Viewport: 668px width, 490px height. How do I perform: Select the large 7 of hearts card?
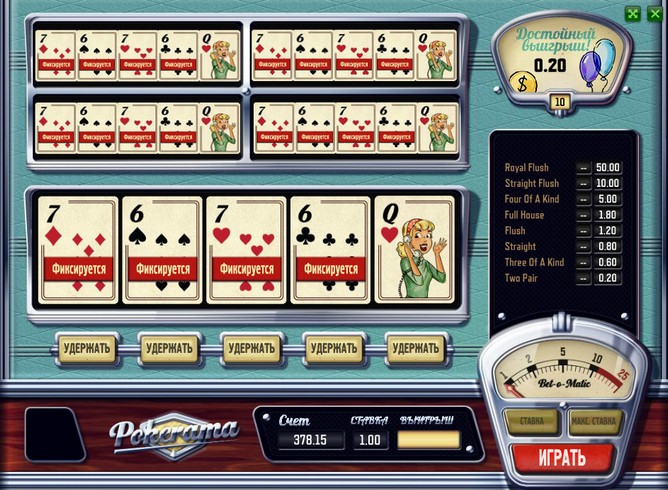(246, 250)
